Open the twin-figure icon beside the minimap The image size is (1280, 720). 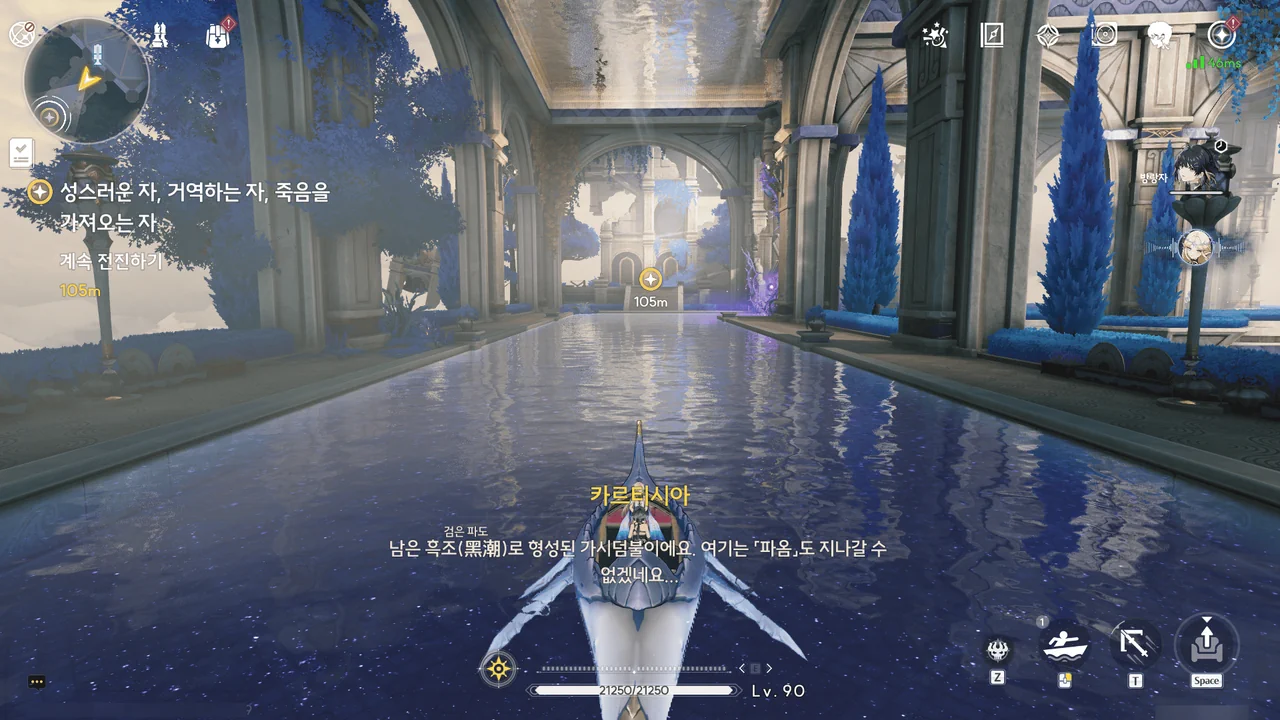coord(160,36)
